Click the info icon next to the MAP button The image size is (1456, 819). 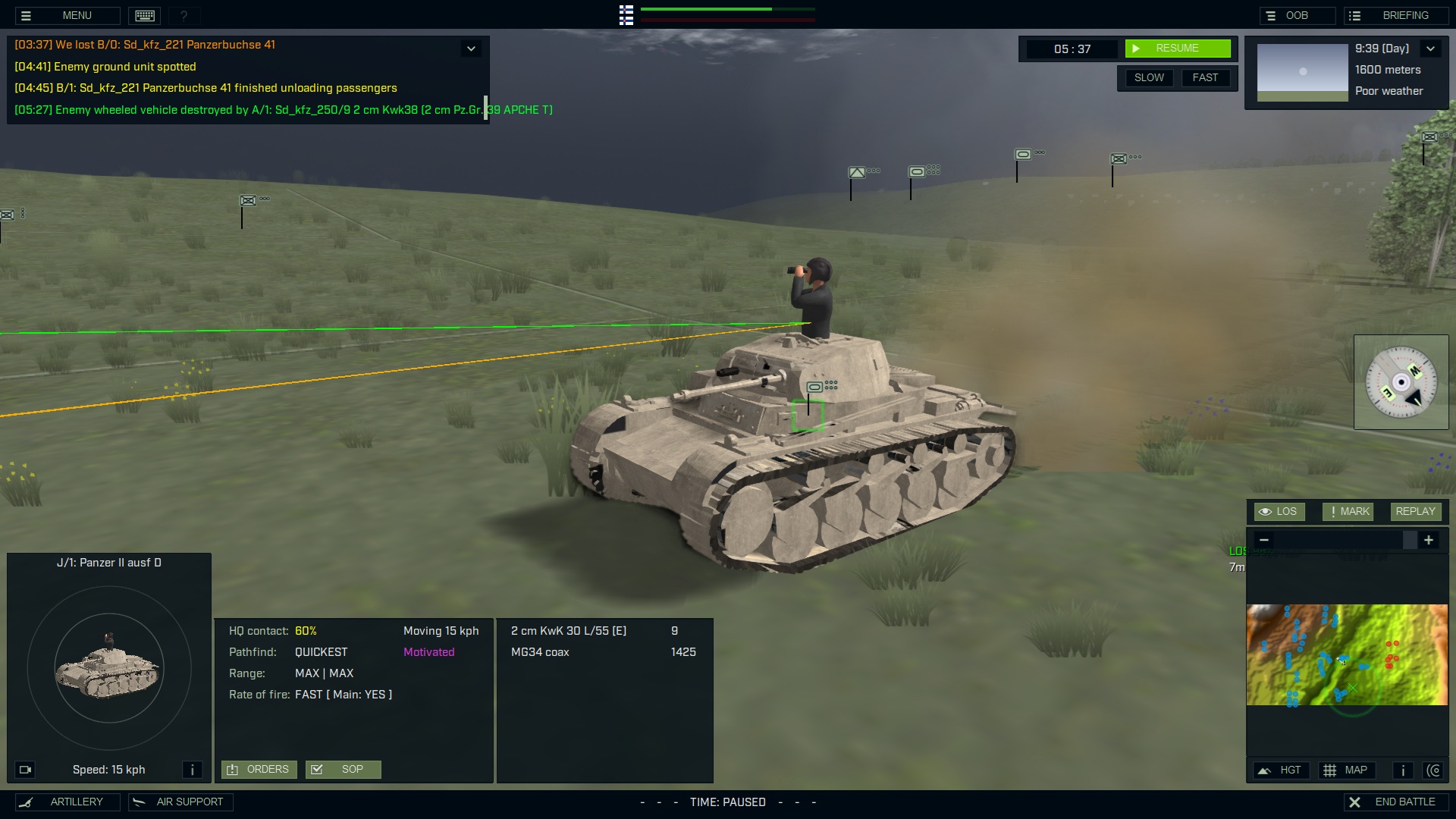pos(1401,770)
